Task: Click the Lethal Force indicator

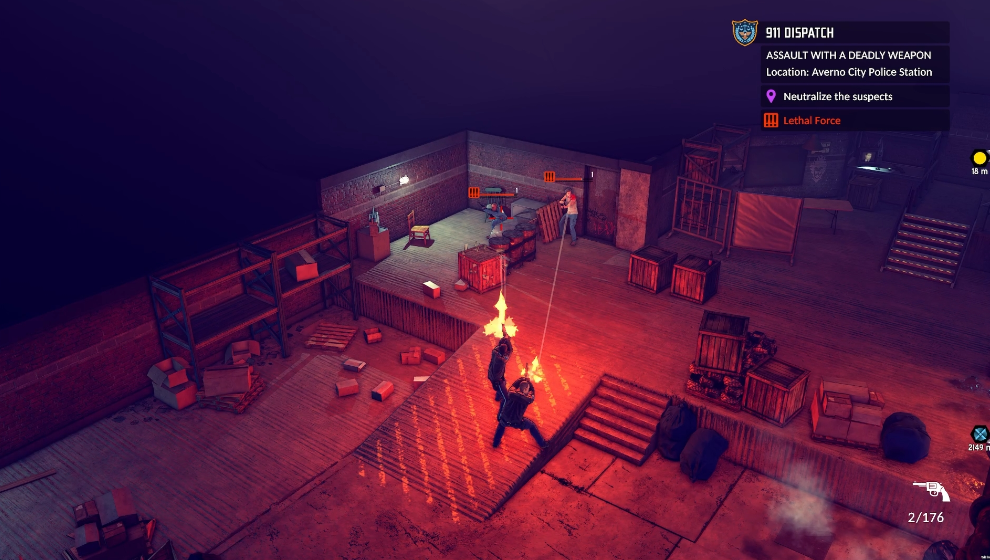Action: [811, 121]
